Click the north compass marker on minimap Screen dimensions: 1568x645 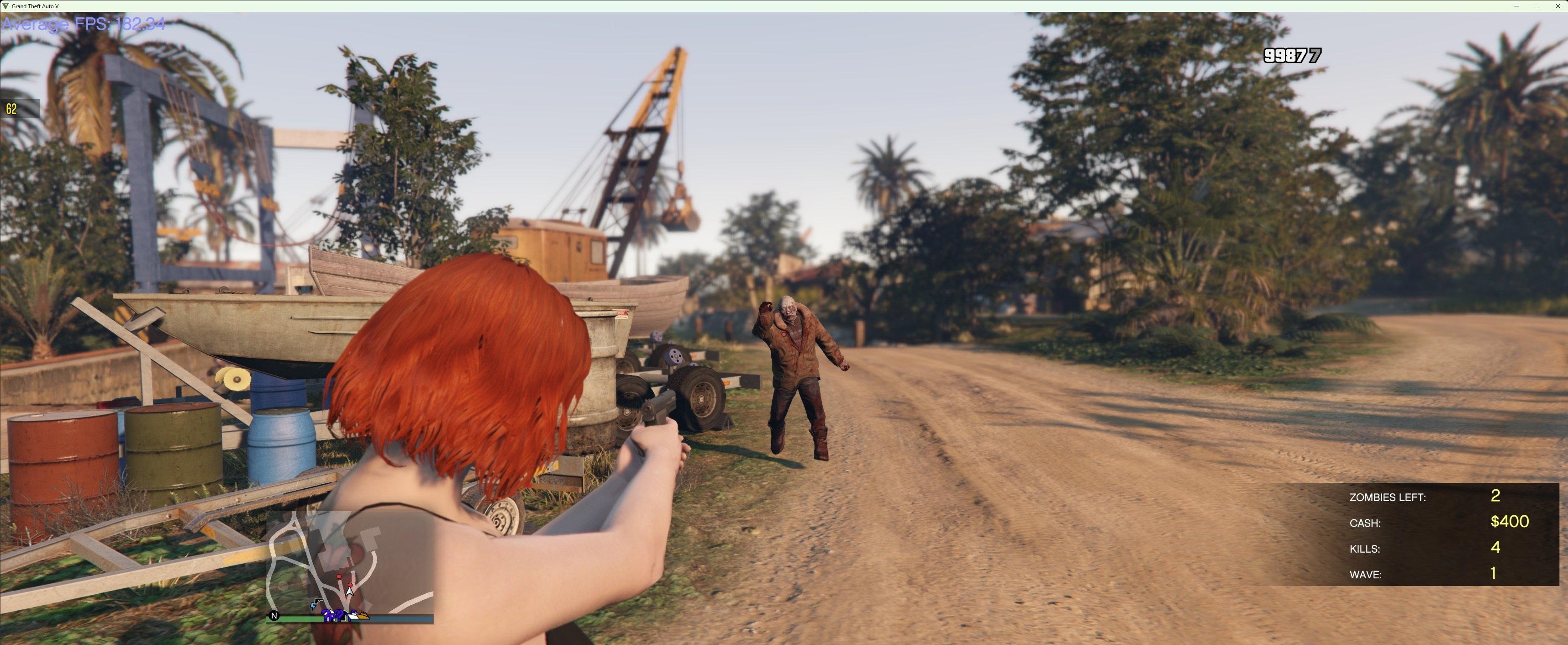coord(274,616)
